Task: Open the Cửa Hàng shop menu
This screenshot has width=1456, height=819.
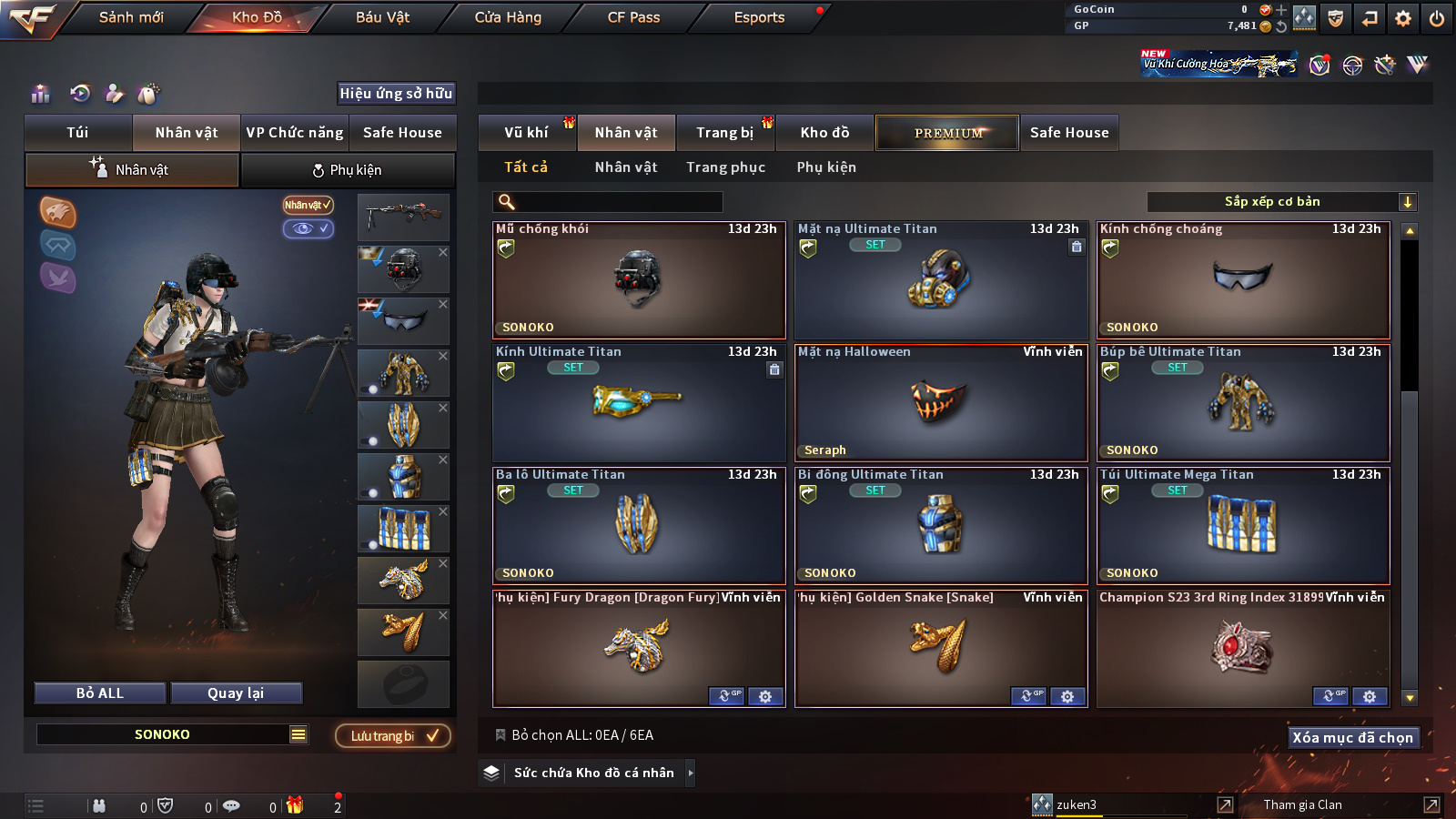Action: click(x=508, y=17)
